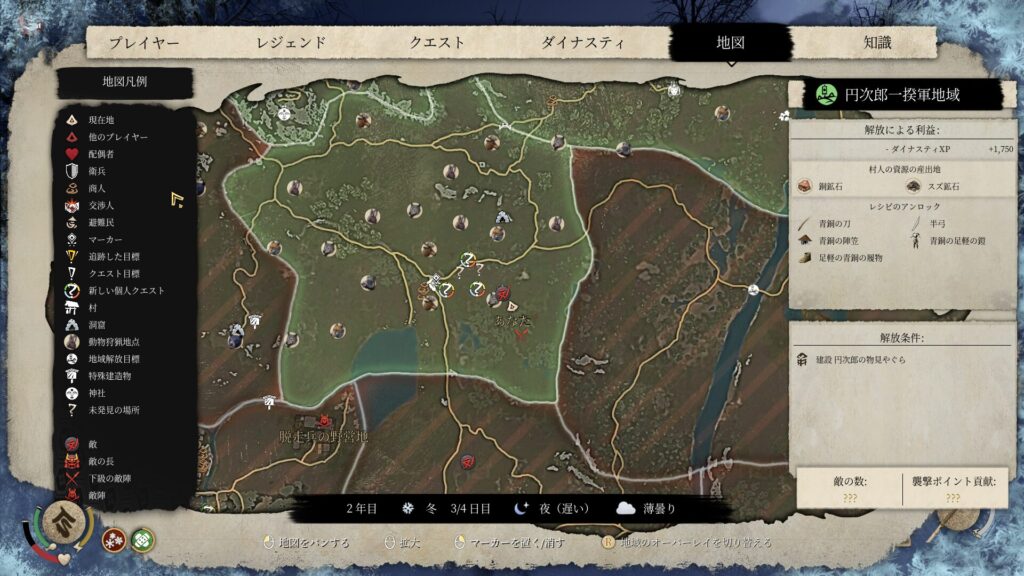The width and height of the screenshot is (1024, 576).
Task: Select the ダイナスティ tab
Action: pos(583,43)
